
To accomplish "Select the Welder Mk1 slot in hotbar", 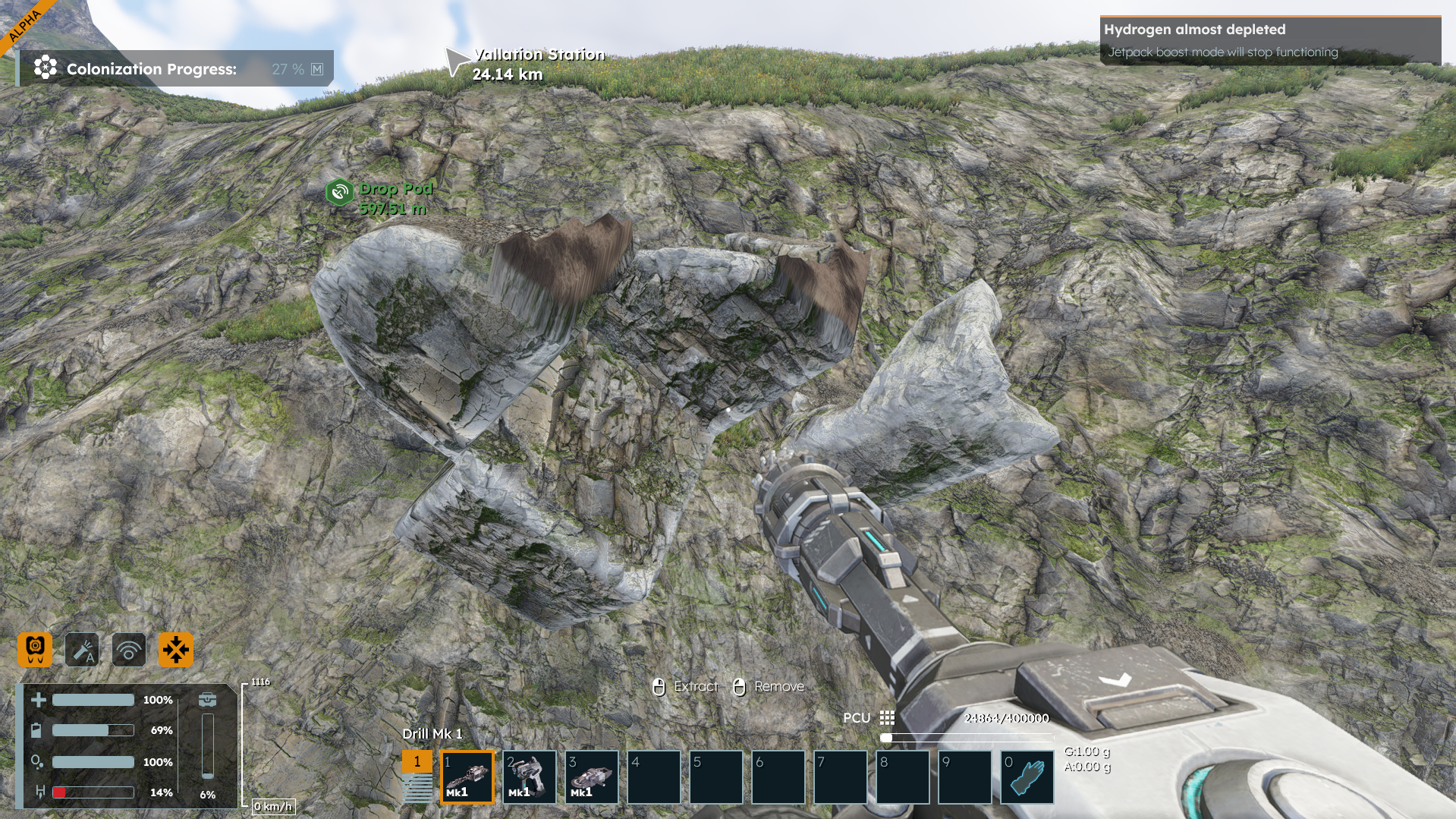I will click(x=530, y=777).
